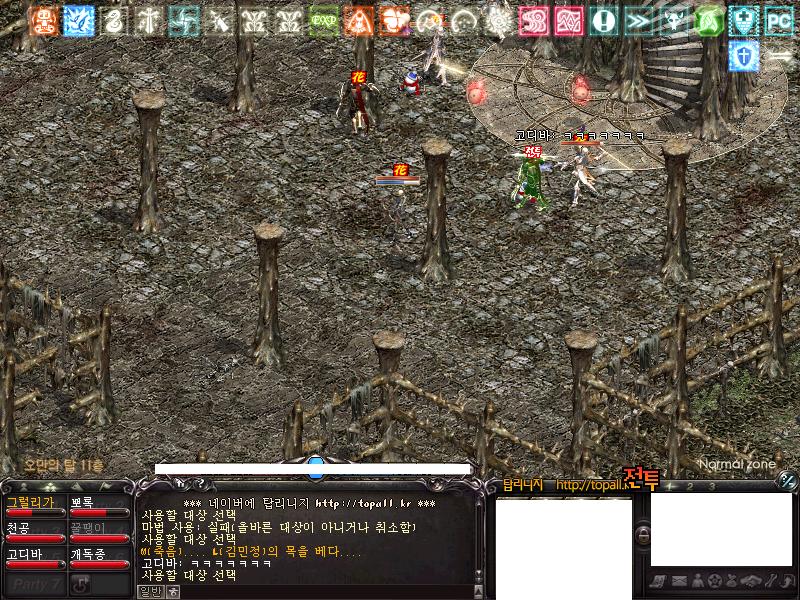
Task: Click the chat text input line
Action: click(320, 591)
